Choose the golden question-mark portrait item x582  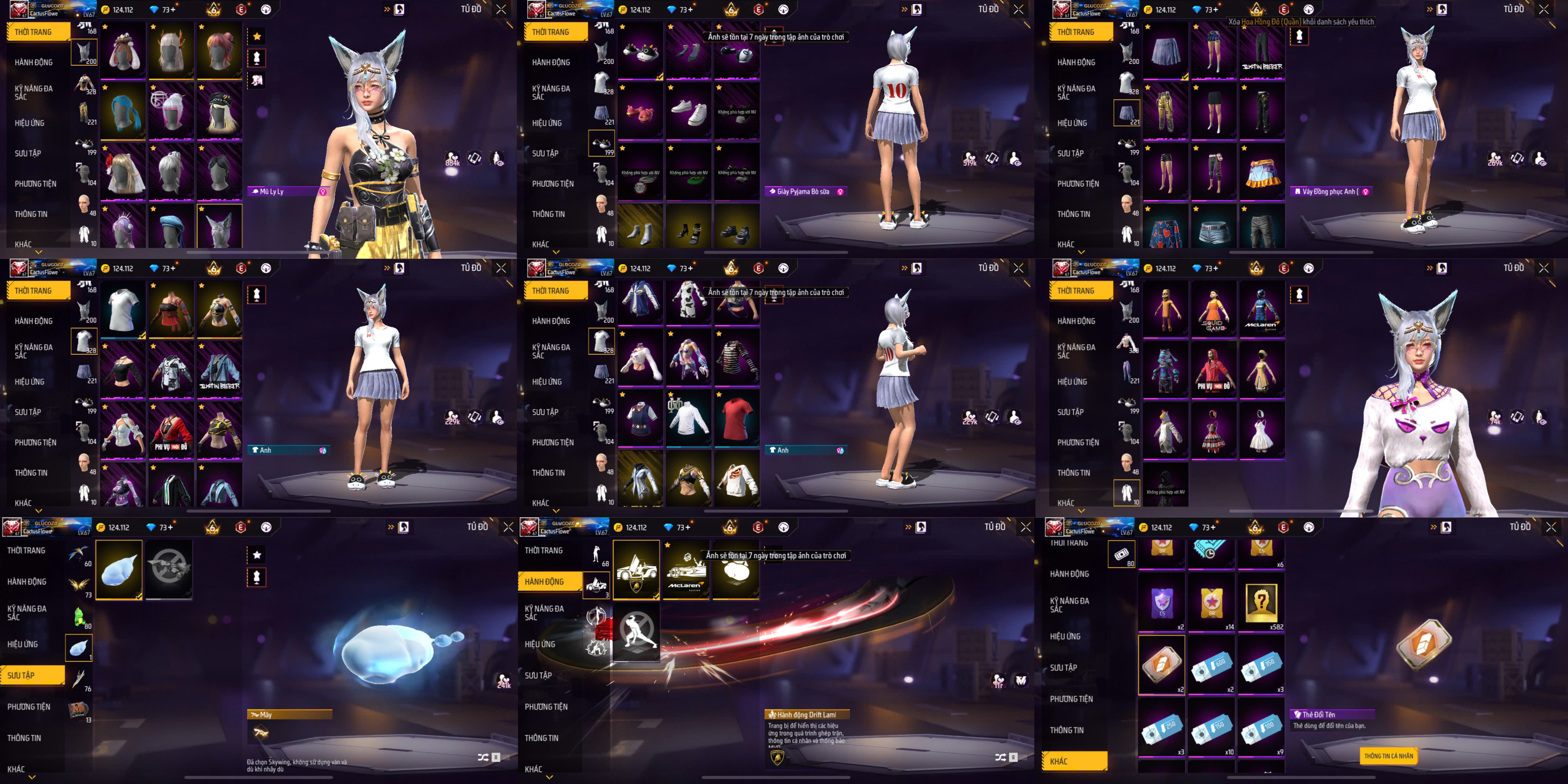click(1261, 603)
